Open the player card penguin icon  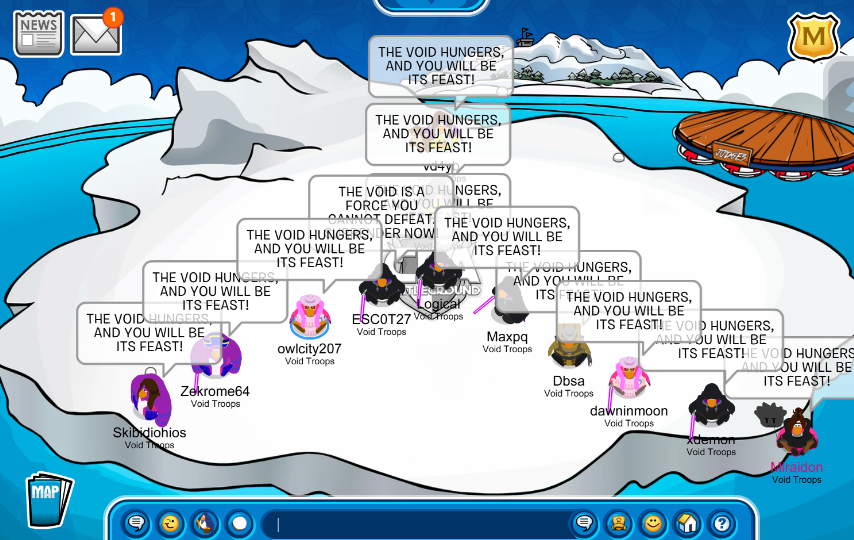click(x=619, y=523)
